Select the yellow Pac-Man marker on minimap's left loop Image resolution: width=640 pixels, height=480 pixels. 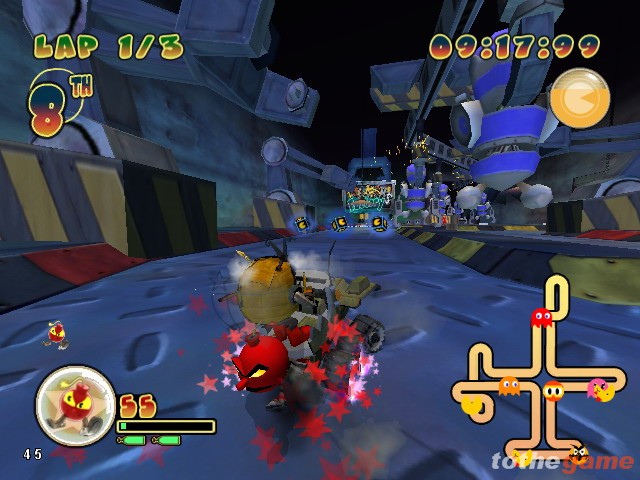(472, 405)
